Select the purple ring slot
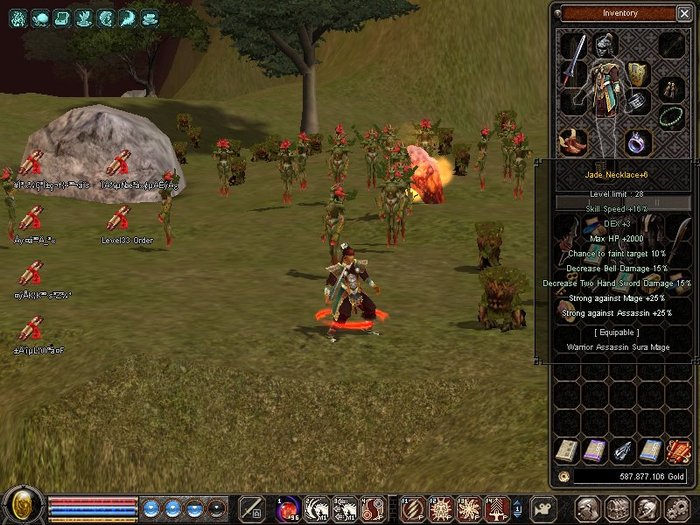Viewport: 700px width, 525px height. (639, 141)
